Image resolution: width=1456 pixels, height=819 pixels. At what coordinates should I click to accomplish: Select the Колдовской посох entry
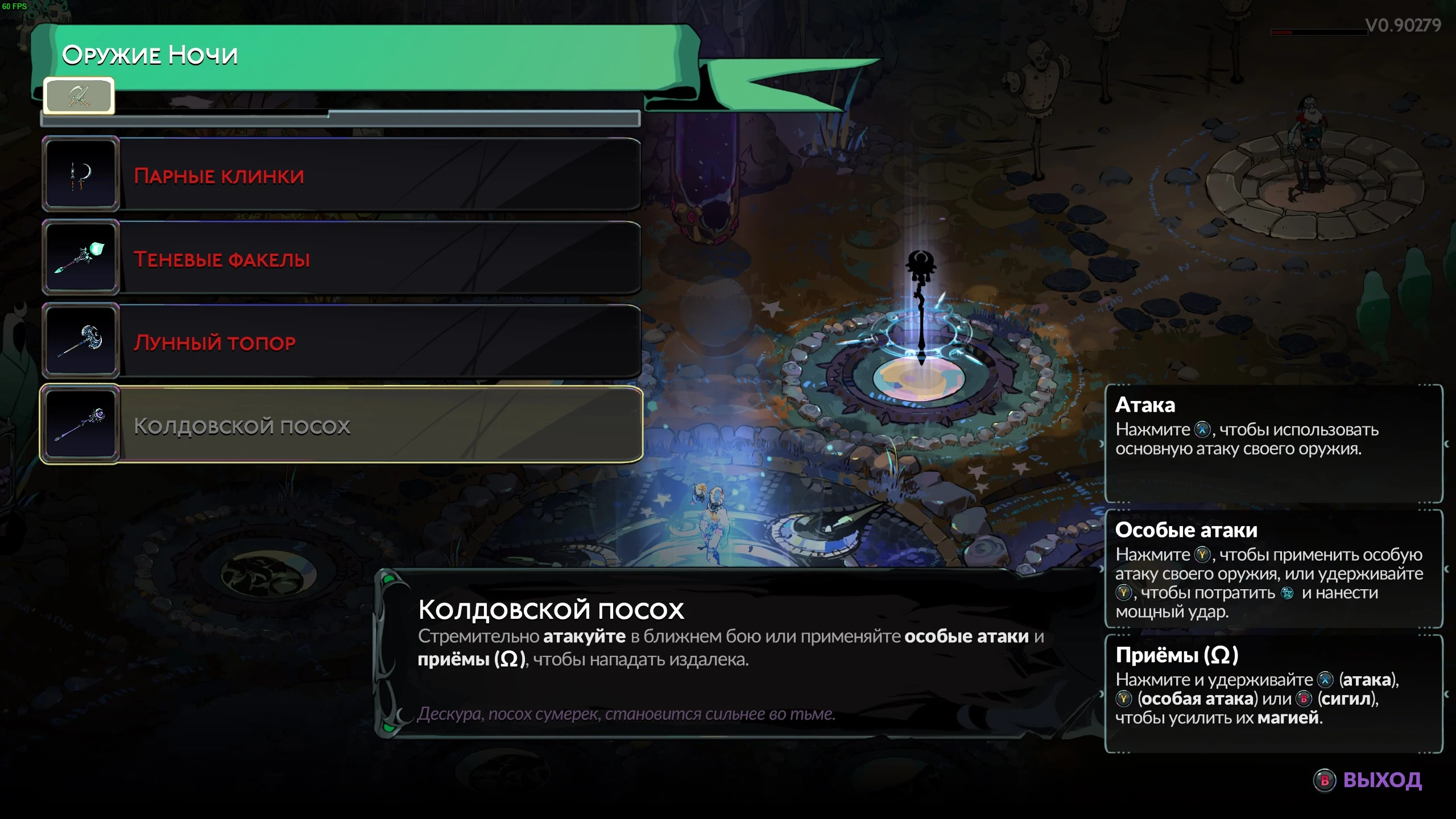(341, 425)
